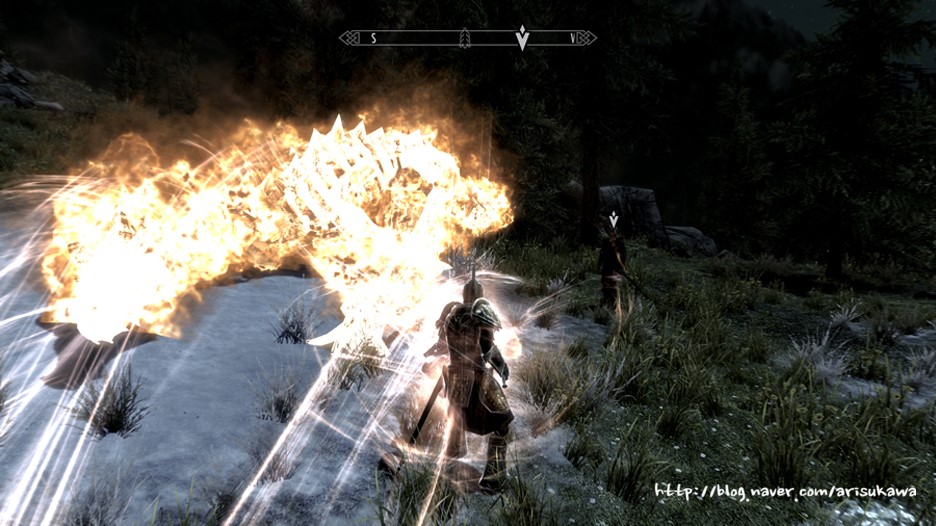Open the blog.naver.com/arisukawa watermark link

(x=785, y=491)
